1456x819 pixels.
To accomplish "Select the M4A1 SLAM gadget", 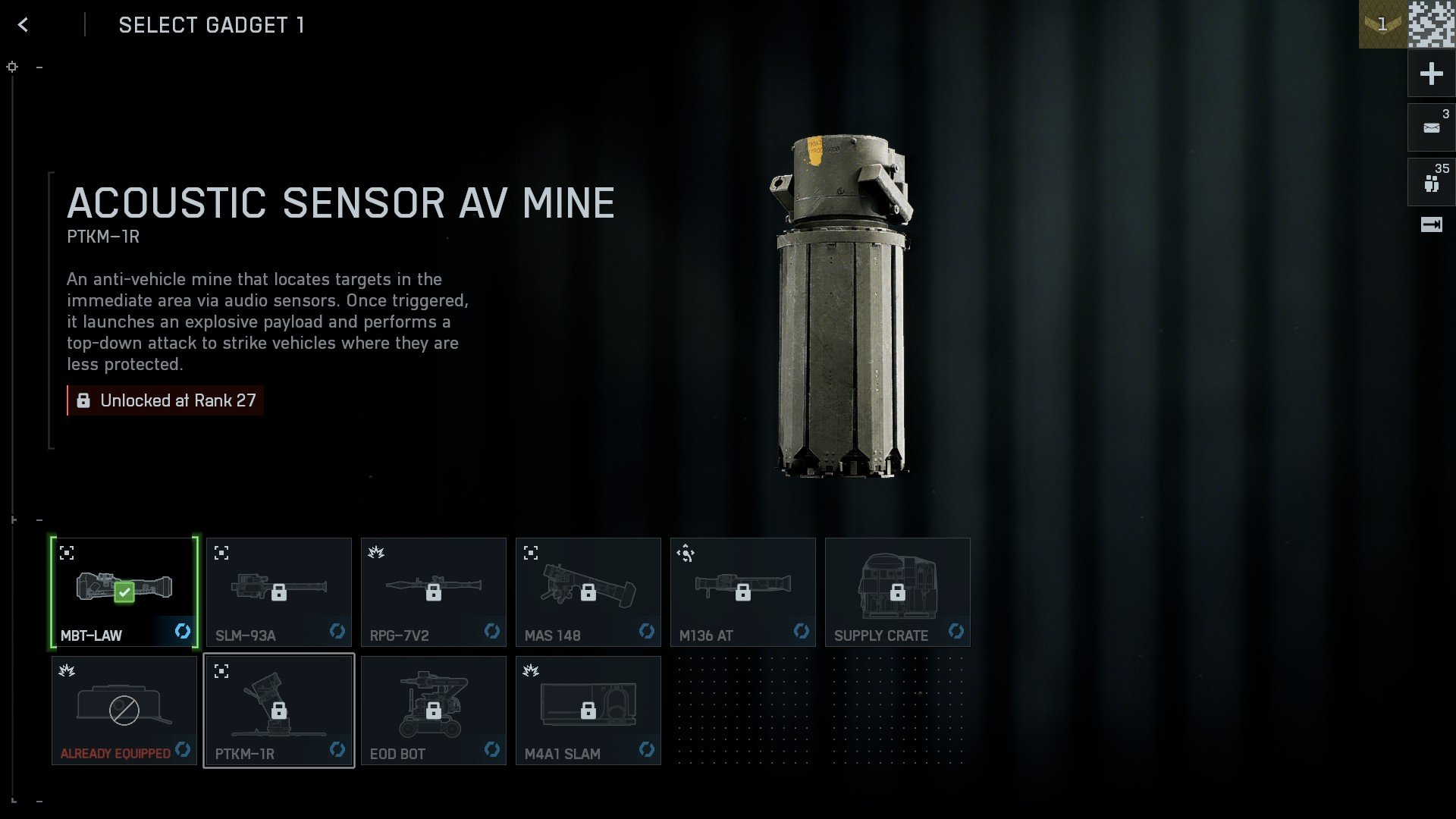I will tap(588, 710).
